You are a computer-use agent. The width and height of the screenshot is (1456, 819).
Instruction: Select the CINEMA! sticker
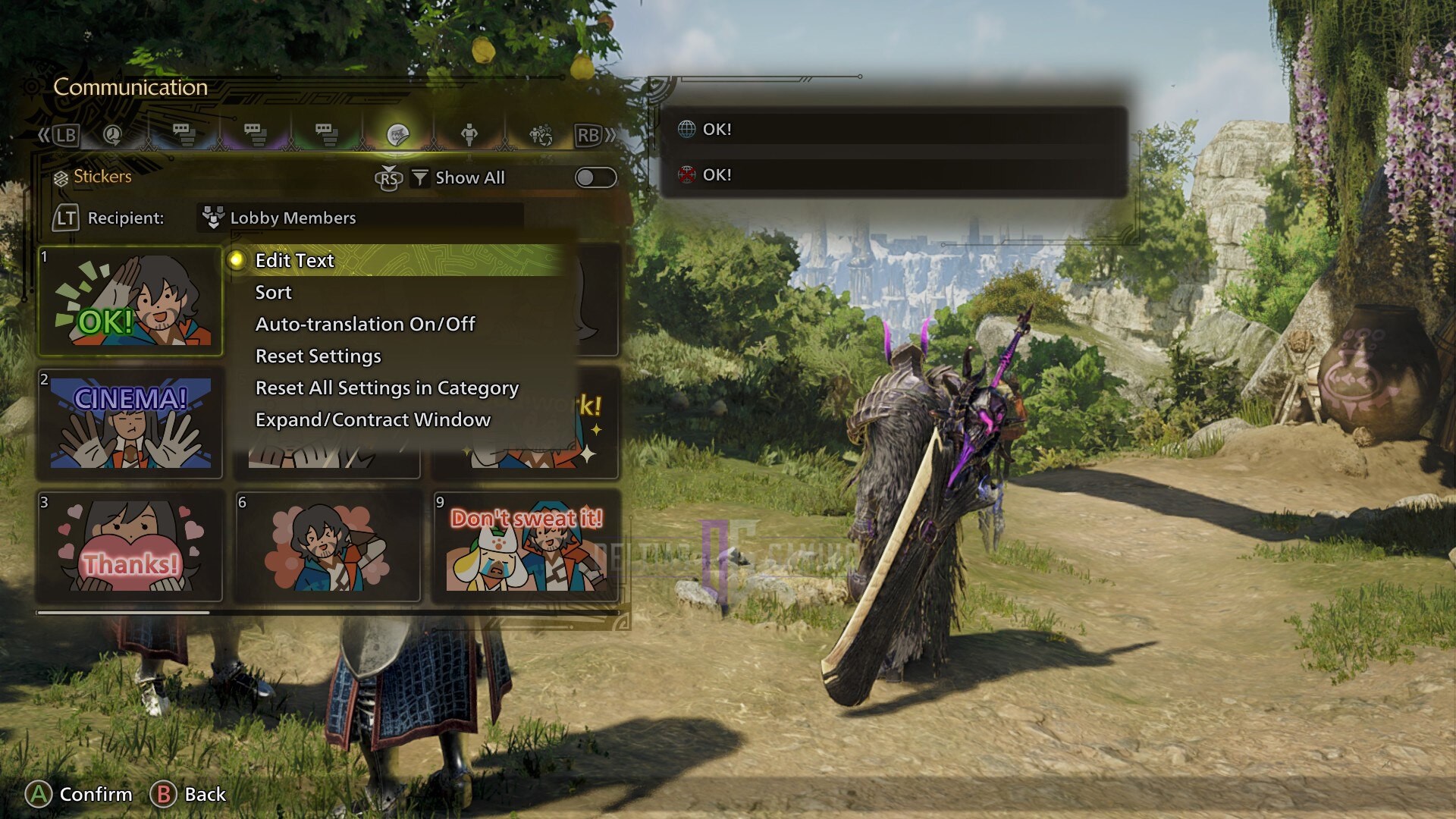pyautogui.click(x=130, y=423)
